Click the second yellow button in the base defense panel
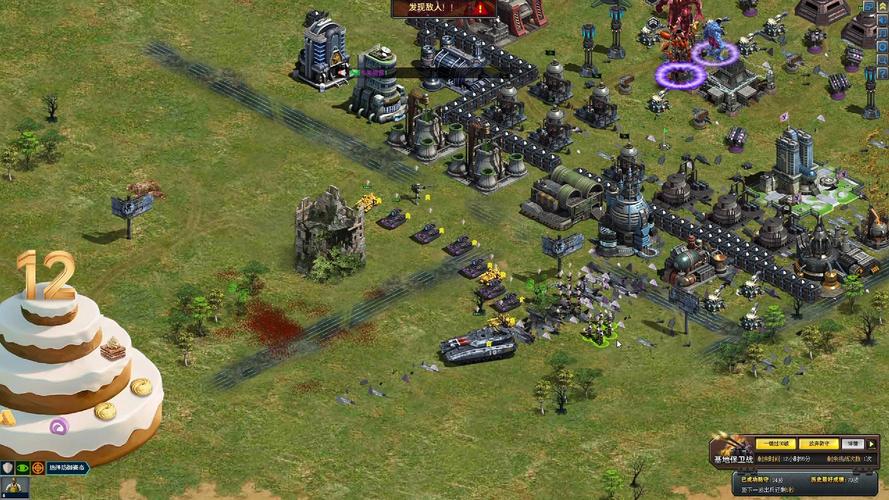The height and width of the screenshot is (500, 889). 816,443
